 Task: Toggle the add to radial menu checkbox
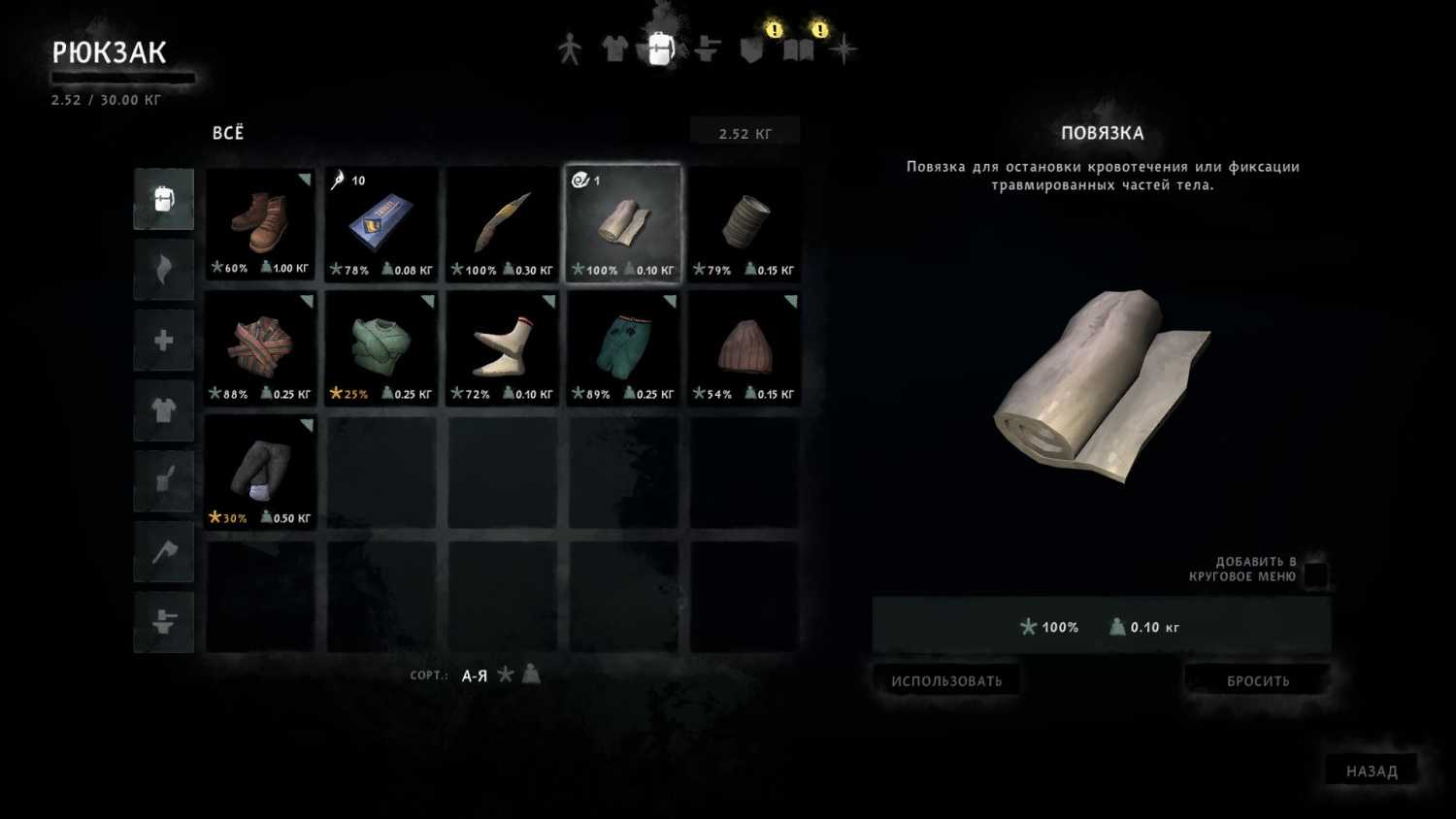coord(1315,573)
